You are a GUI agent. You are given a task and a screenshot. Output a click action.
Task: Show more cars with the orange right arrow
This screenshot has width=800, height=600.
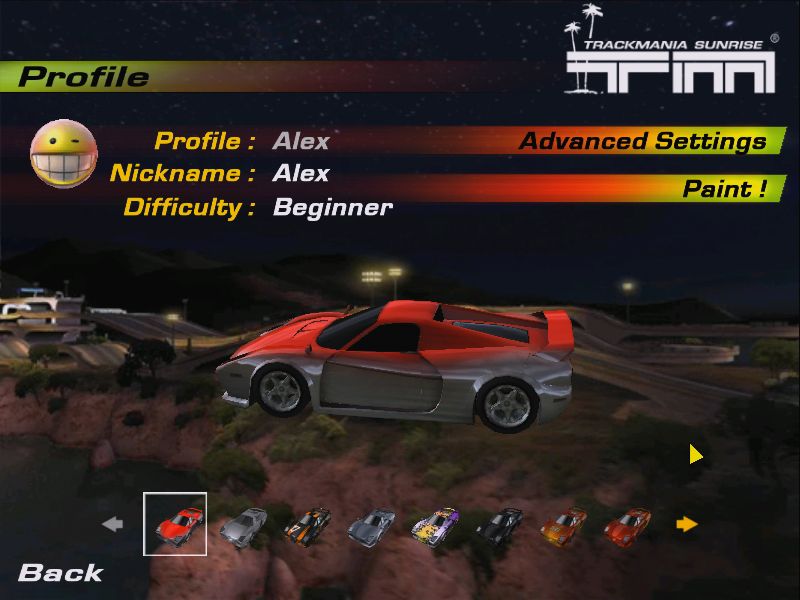pos(686,523)
